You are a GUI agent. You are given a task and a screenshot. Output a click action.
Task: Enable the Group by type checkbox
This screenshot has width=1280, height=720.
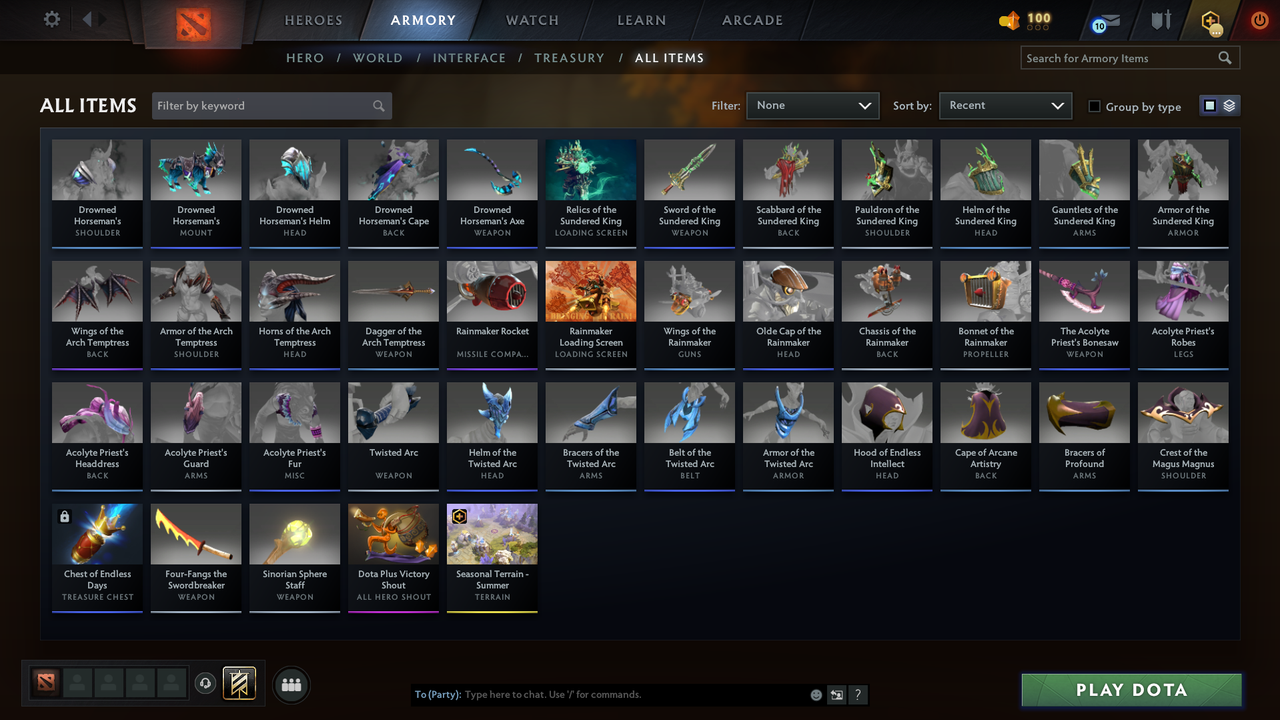point(1095,107)
